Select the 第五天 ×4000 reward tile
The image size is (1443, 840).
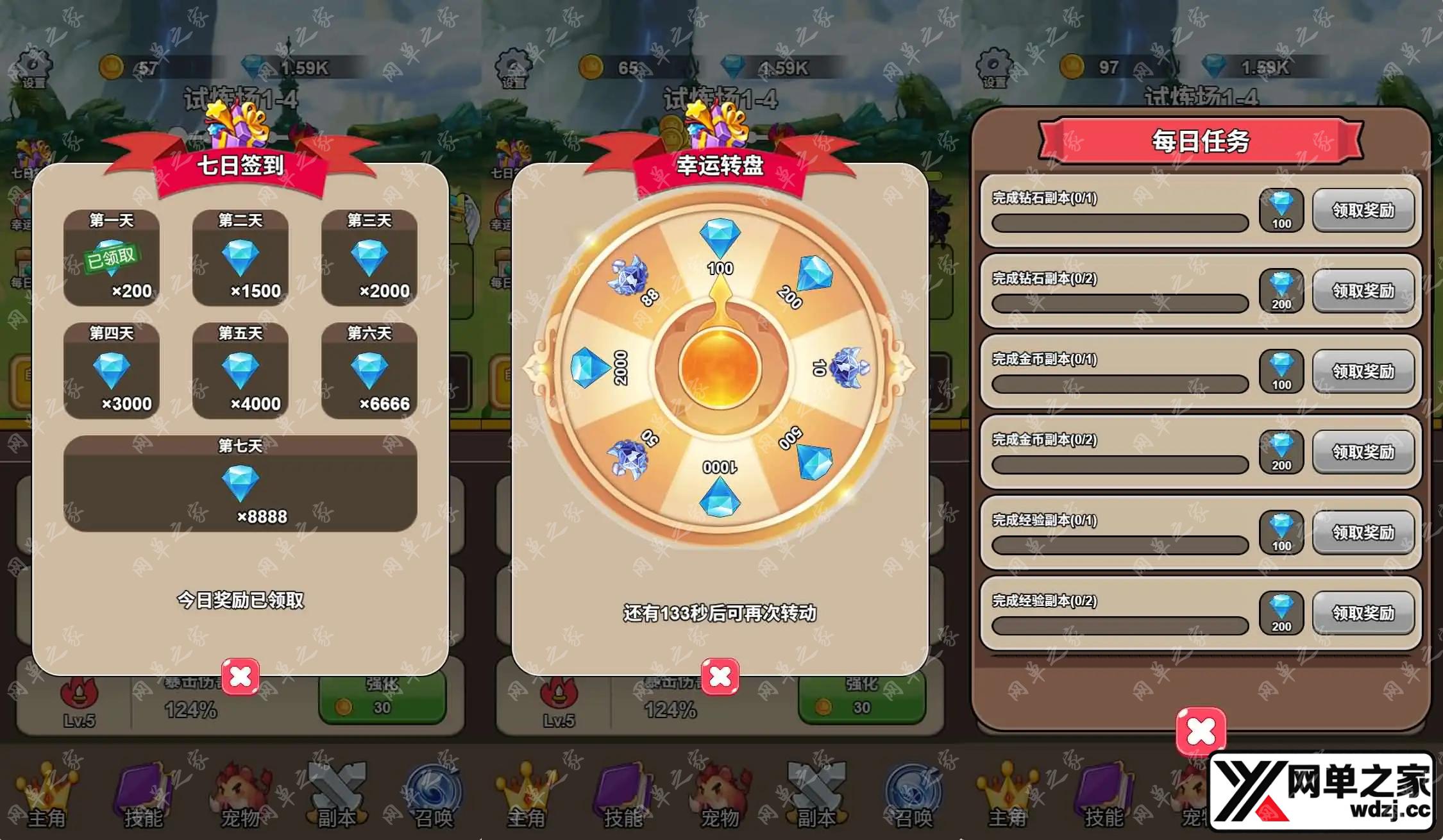[240, 371]
